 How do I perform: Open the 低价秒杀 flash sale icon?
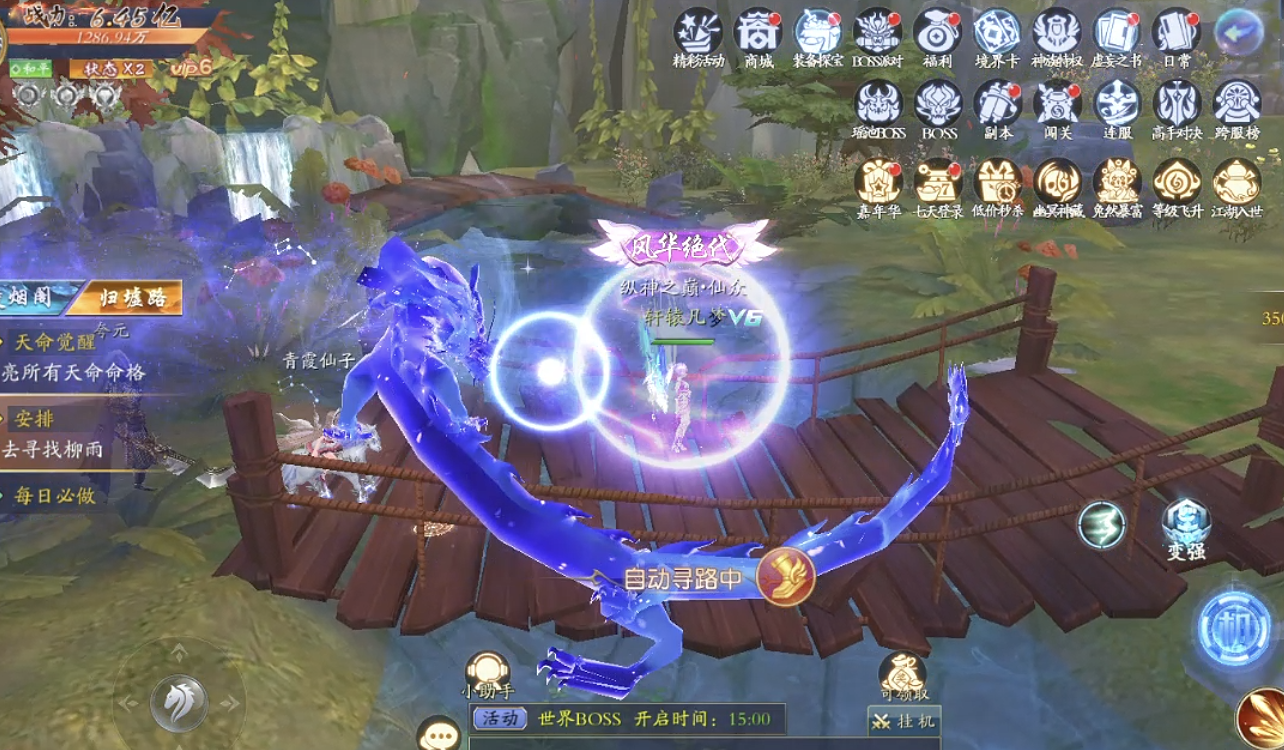pos(998,182)
